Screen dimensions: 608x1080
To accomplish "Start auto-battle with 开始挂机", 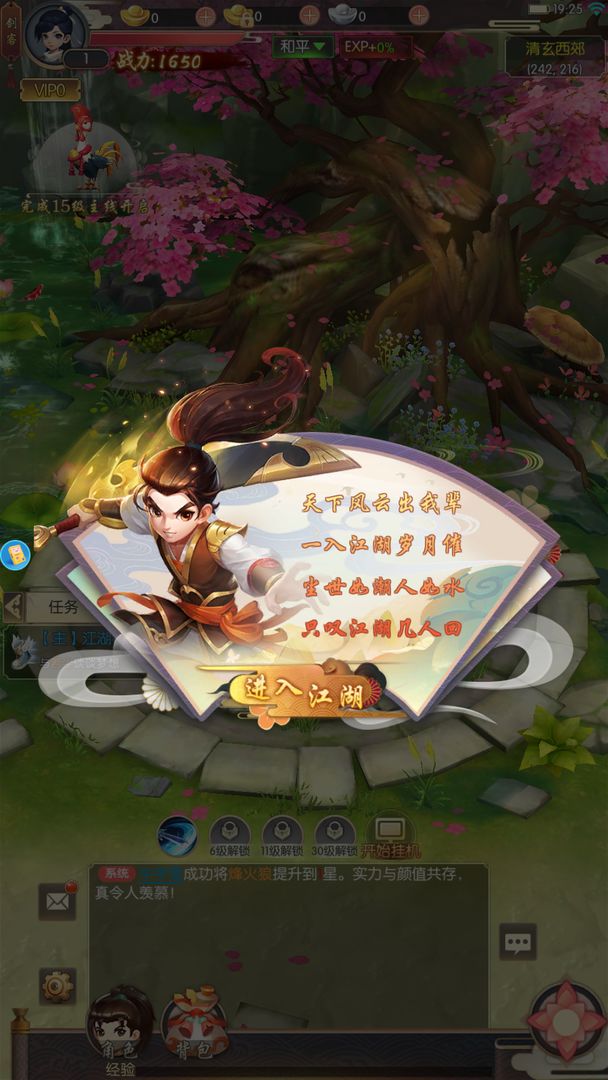I will (x=389, y=837).
